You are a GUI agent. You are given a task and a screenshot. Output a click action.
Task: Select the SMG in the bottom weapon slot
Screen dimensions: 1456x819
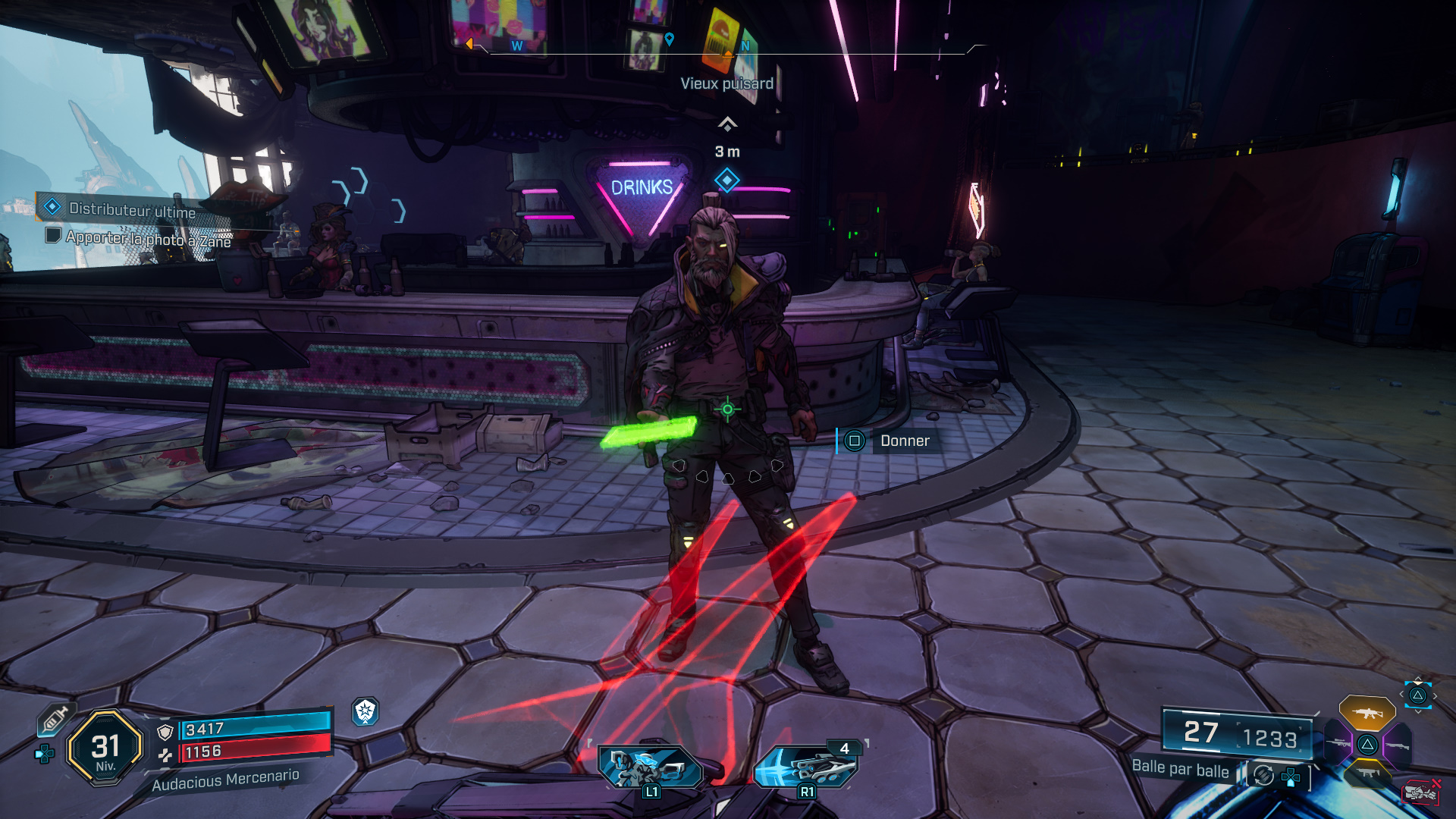coord(1368,773)
